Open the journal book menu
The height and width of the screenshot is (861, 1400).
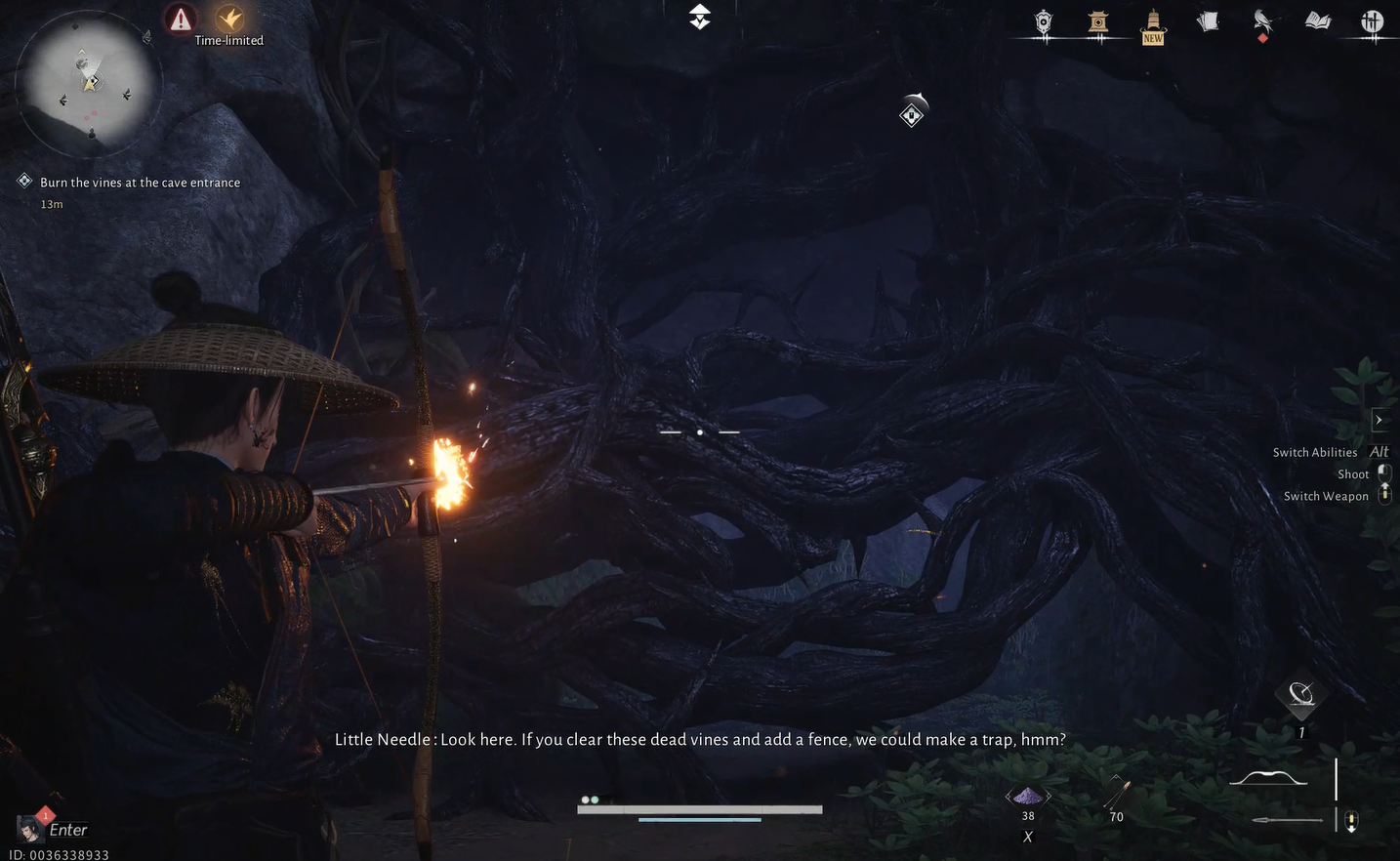pyautogui.click(x=1318, y=20)
